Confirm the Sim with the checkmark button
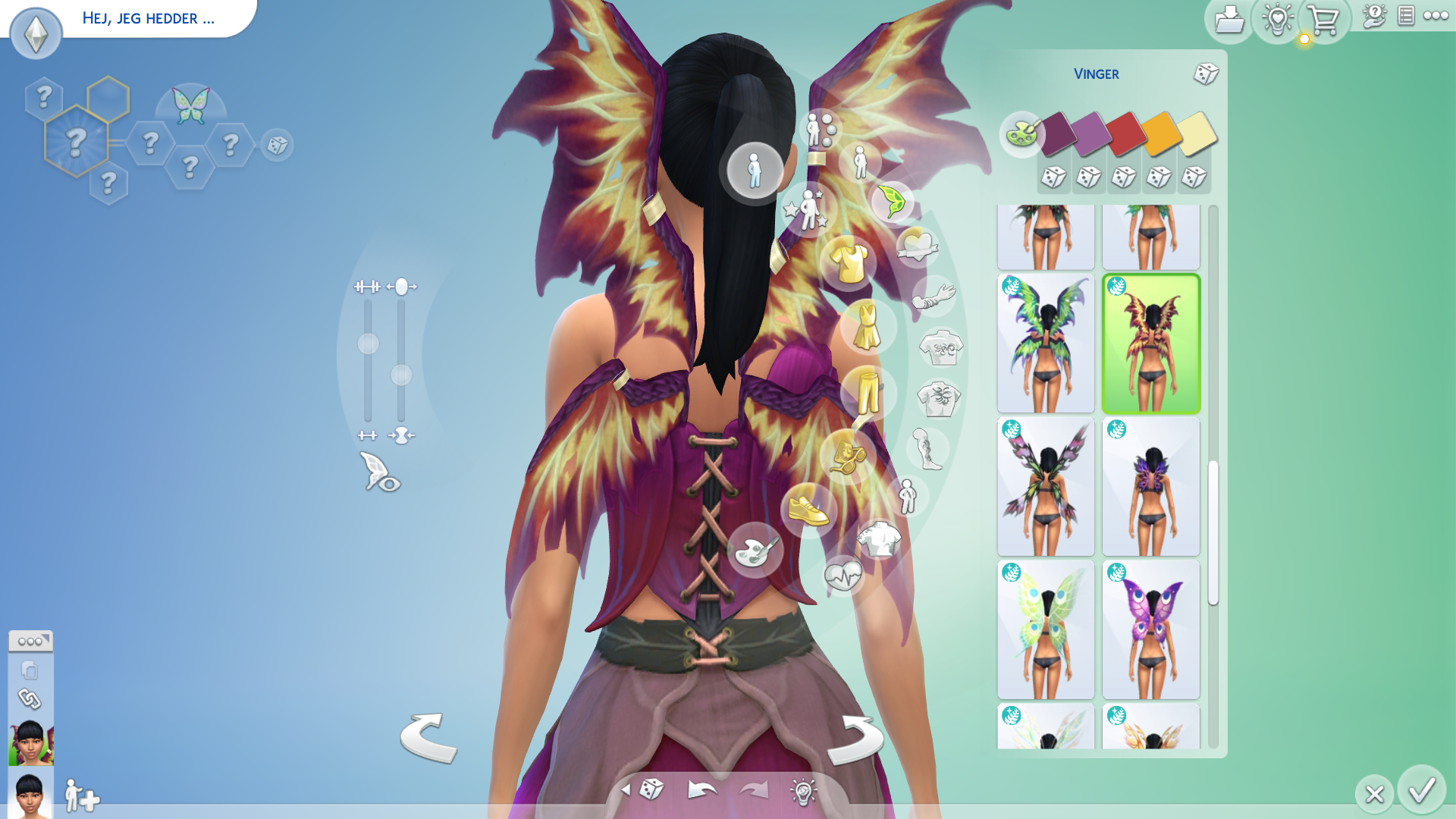Image resolution: width=1456 pixels, height=819 pixels. coord(1421,791)
